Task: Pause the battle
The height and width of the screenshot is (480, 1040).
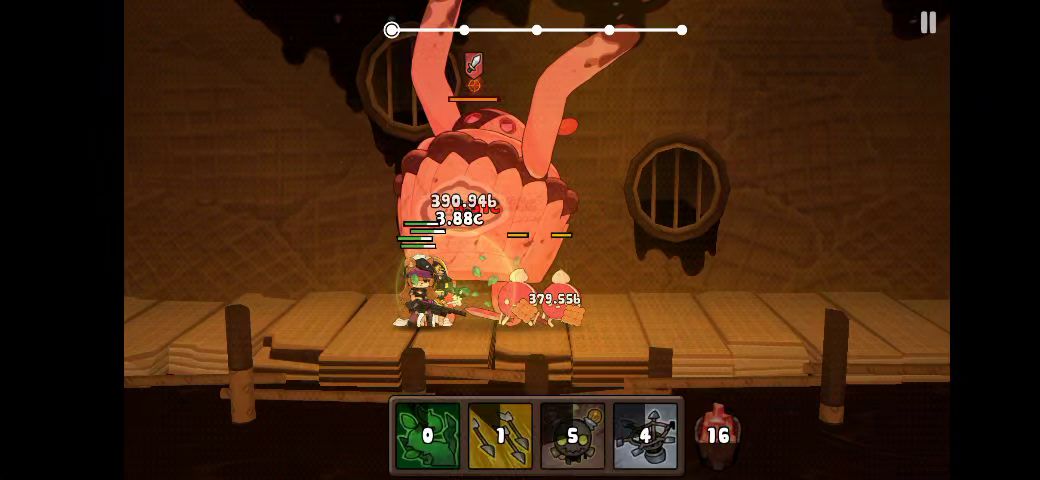Action: click(x=928, y=23)
